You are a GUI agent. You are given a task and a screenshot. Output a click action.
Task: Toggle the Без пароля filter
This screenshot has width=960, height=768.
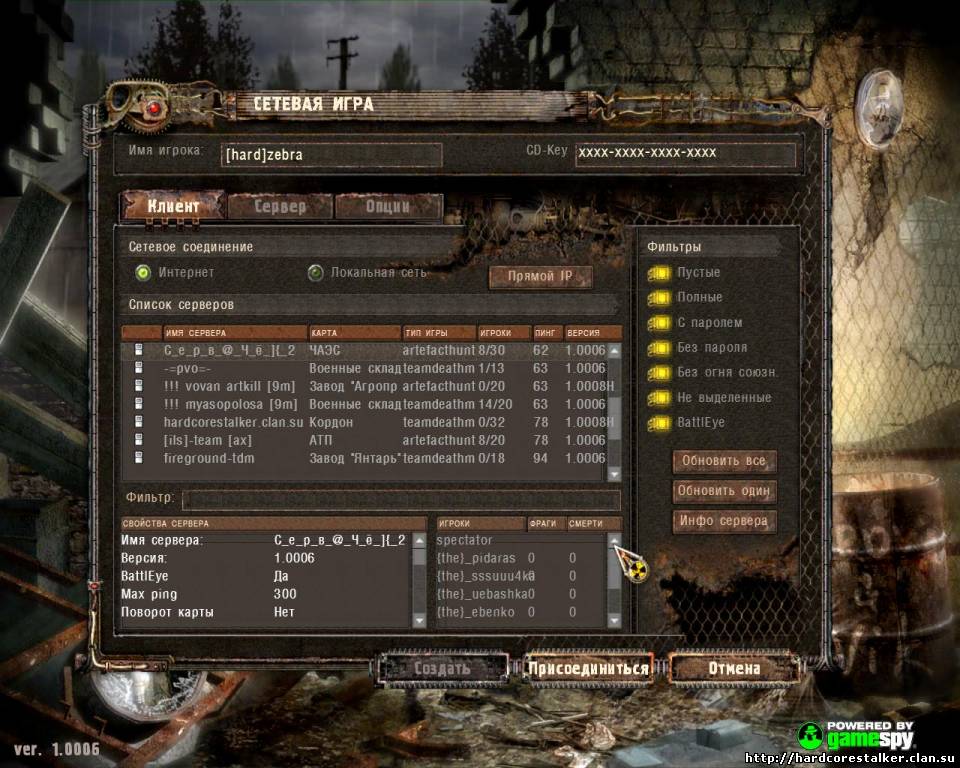click(x=659, y=348)
